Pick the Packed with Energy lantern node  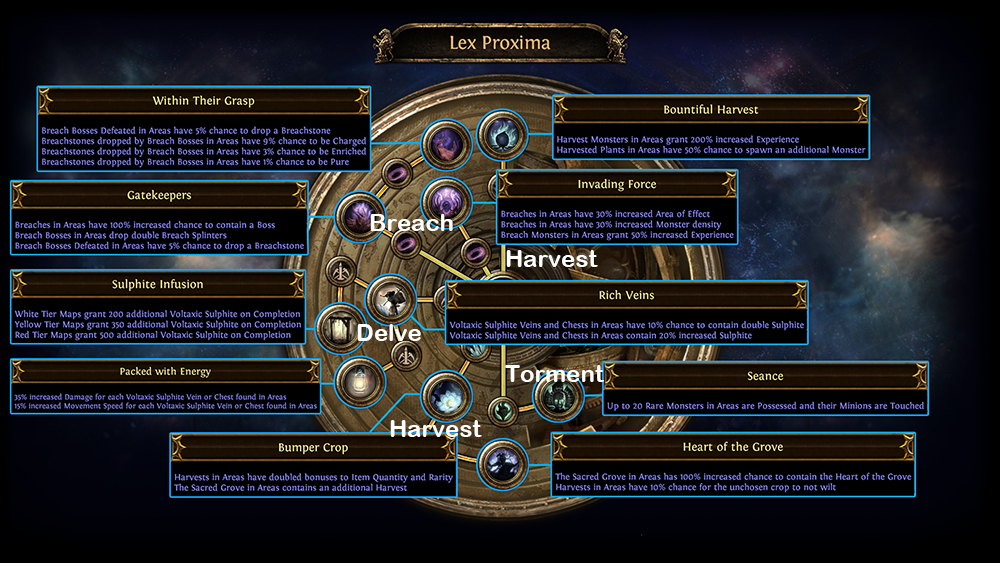[356, 380]
